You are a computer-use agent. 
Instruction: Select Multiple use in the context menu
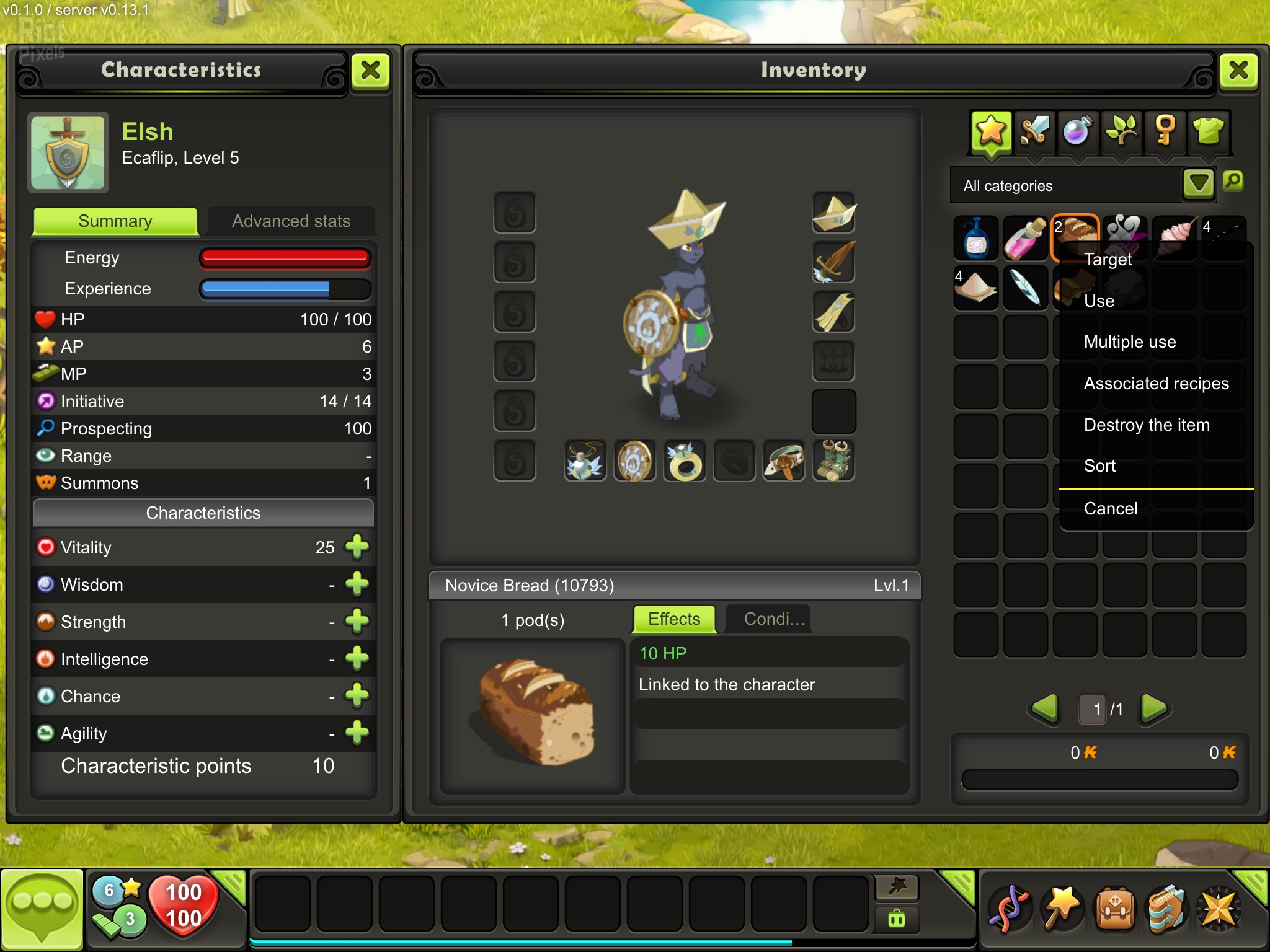[x=1130, y=342]
